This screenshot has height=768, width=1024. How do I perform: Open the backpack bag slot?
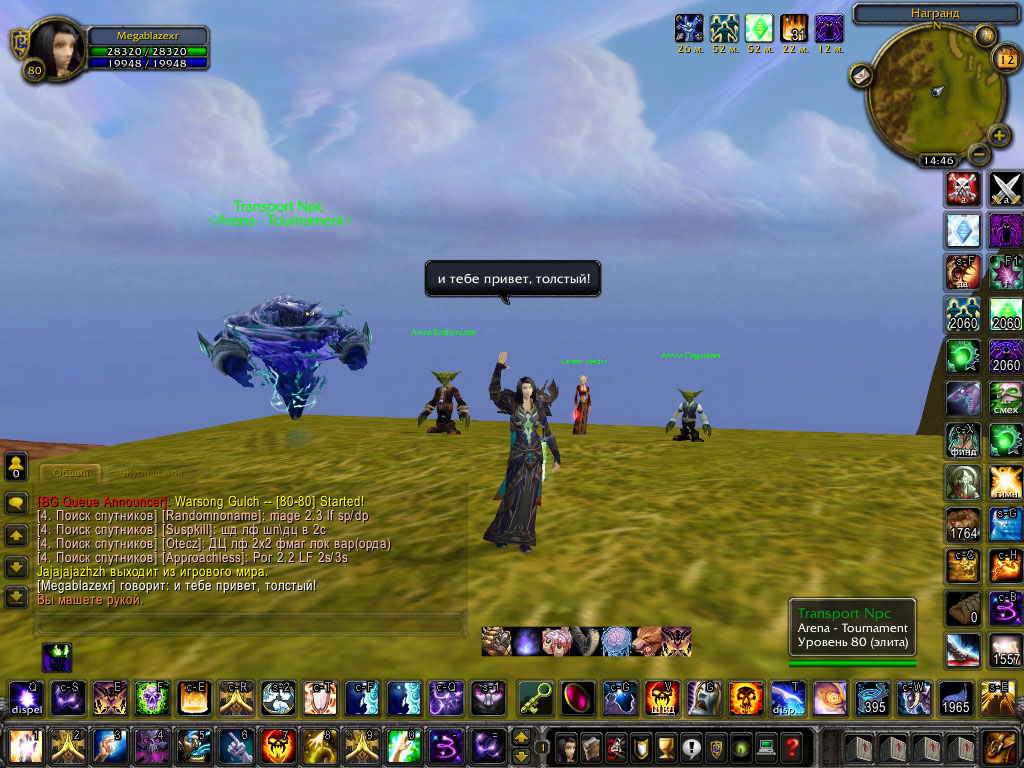click(998, 746)
